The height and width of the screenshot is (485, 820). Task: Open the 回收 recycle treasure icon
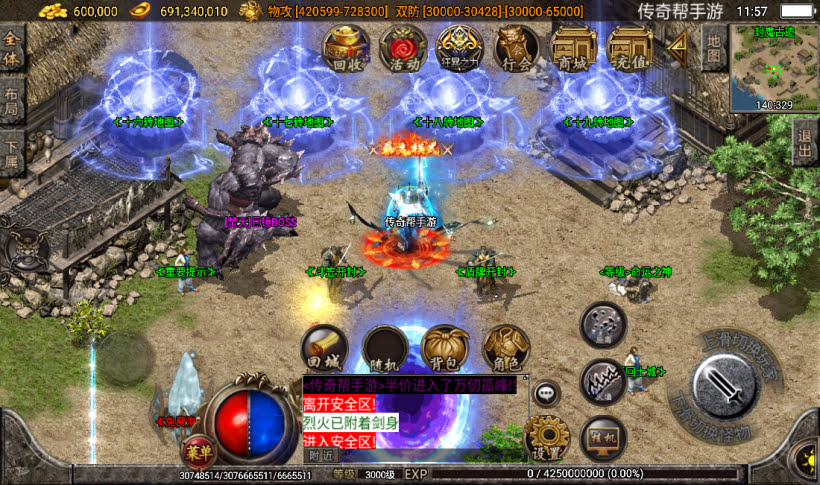pyautogui.click(x=346, y=50)
